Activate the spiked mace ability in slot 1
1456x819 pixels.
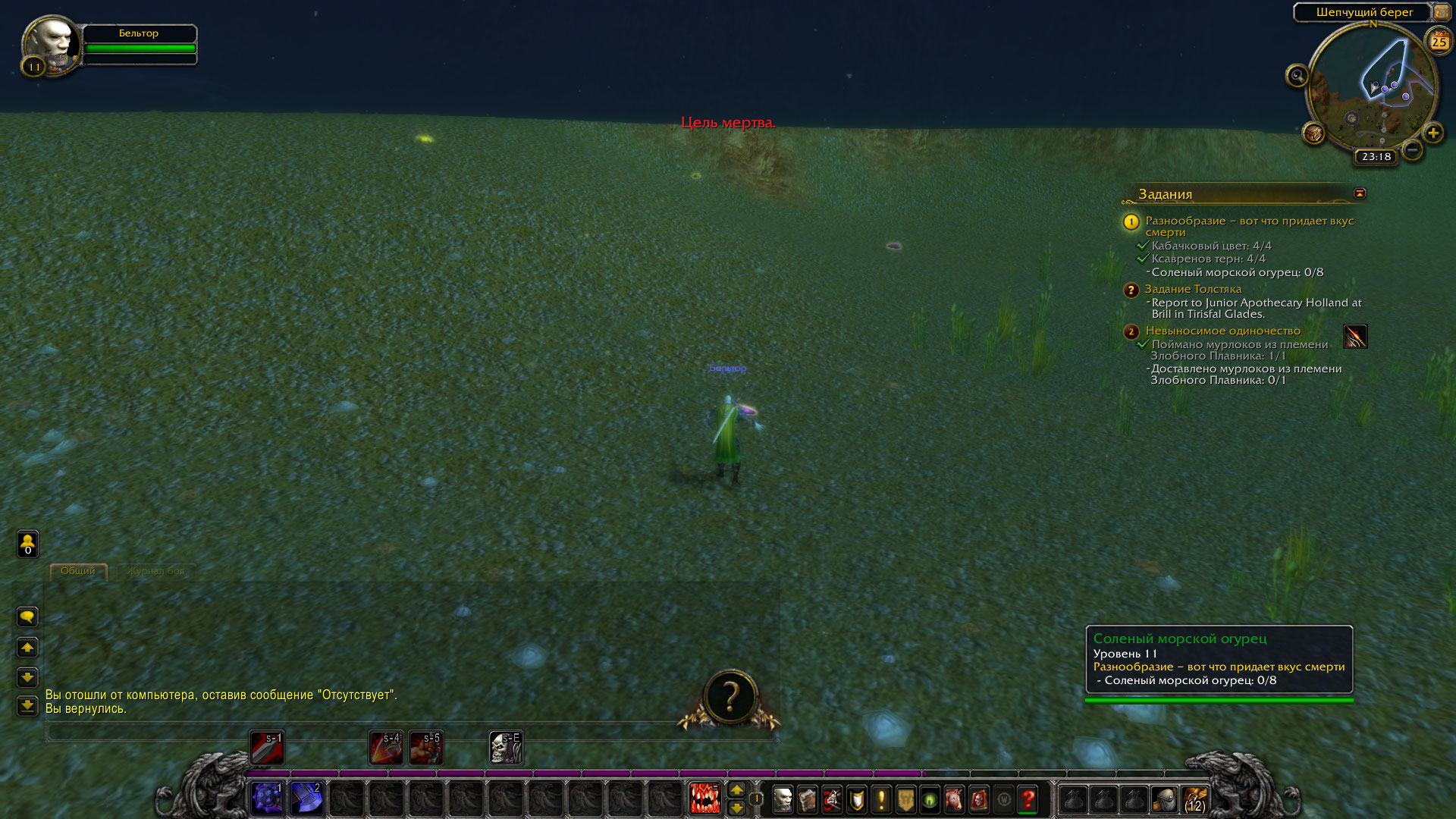(267, 799)
